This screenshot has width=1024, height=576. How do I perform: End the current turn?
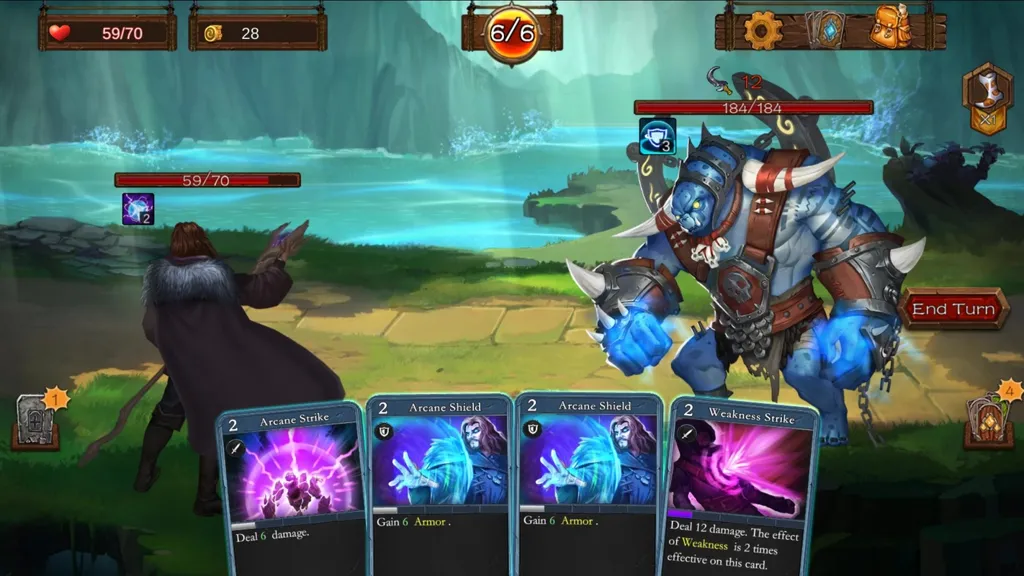tap(953, 309)
